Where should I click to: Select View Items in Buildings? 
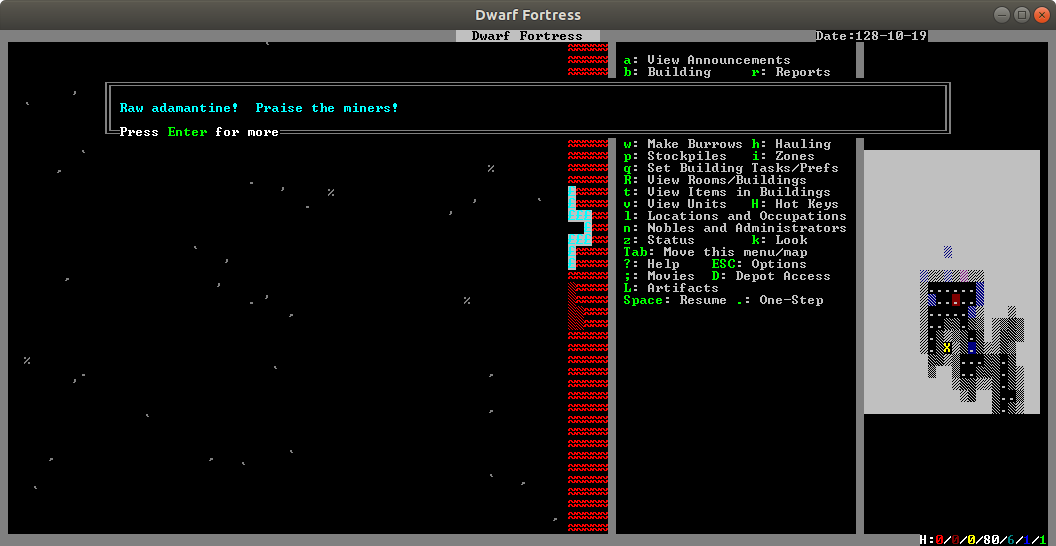pos(738,192)
